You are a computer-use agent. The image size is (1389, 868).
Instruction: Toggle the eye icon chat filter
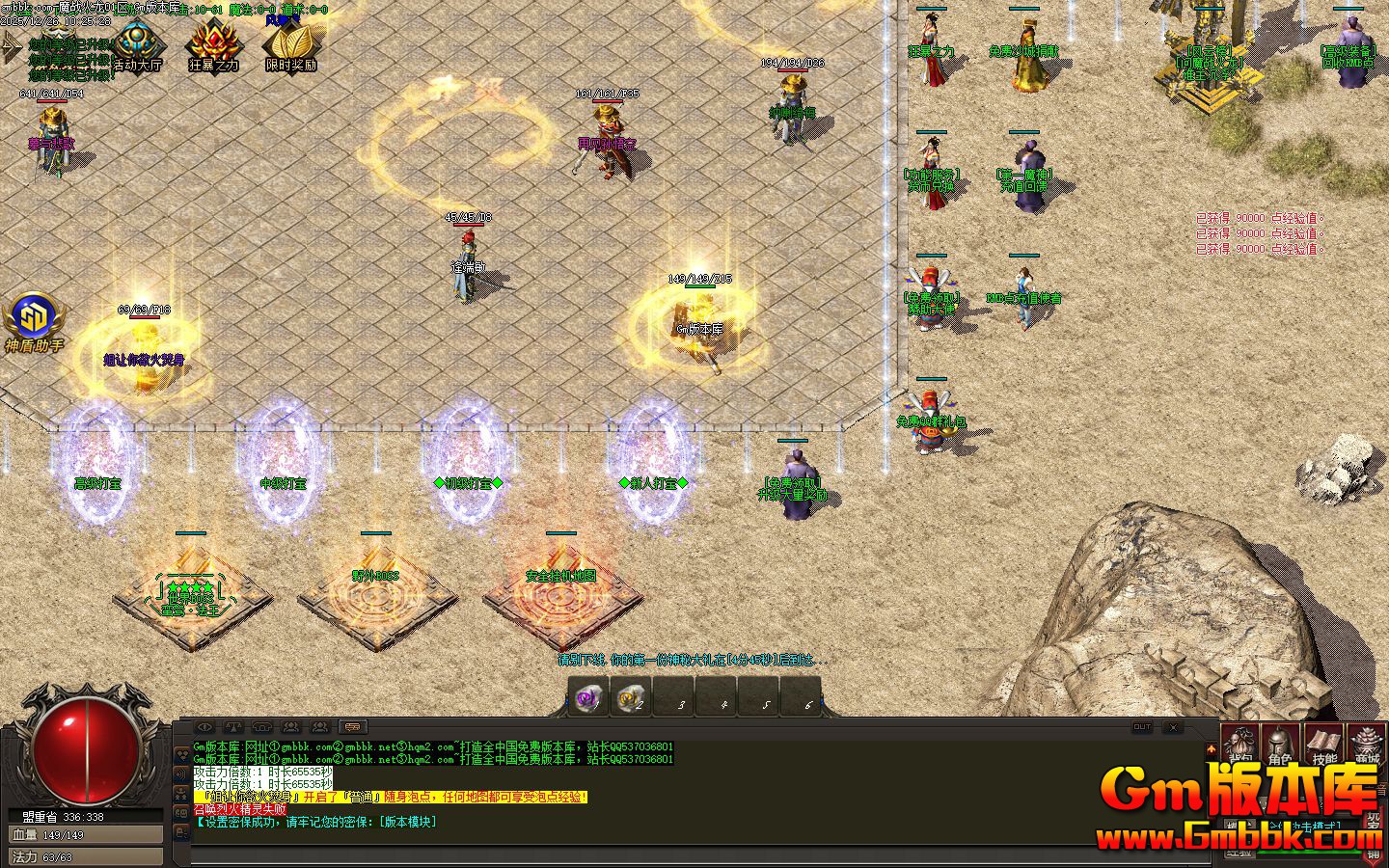click(204, 727)
